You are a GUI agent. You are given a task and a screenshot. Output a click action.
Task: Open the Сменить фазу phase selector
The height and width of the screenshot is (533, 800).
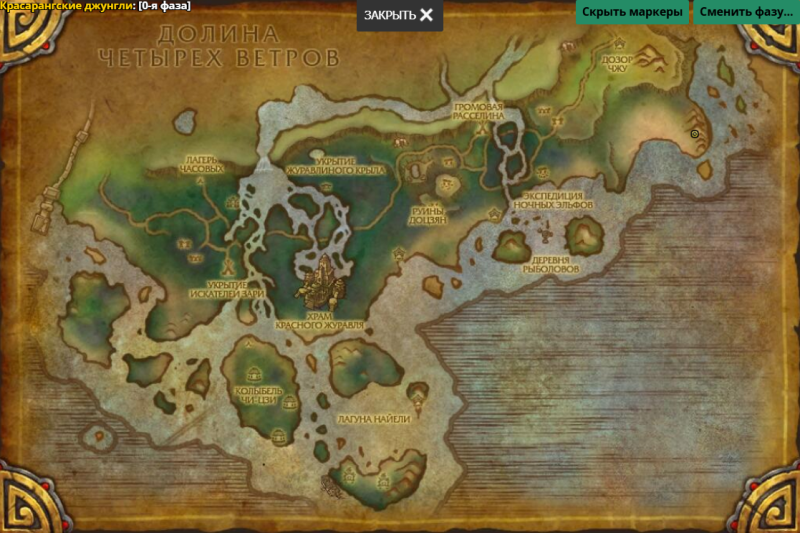745,13
